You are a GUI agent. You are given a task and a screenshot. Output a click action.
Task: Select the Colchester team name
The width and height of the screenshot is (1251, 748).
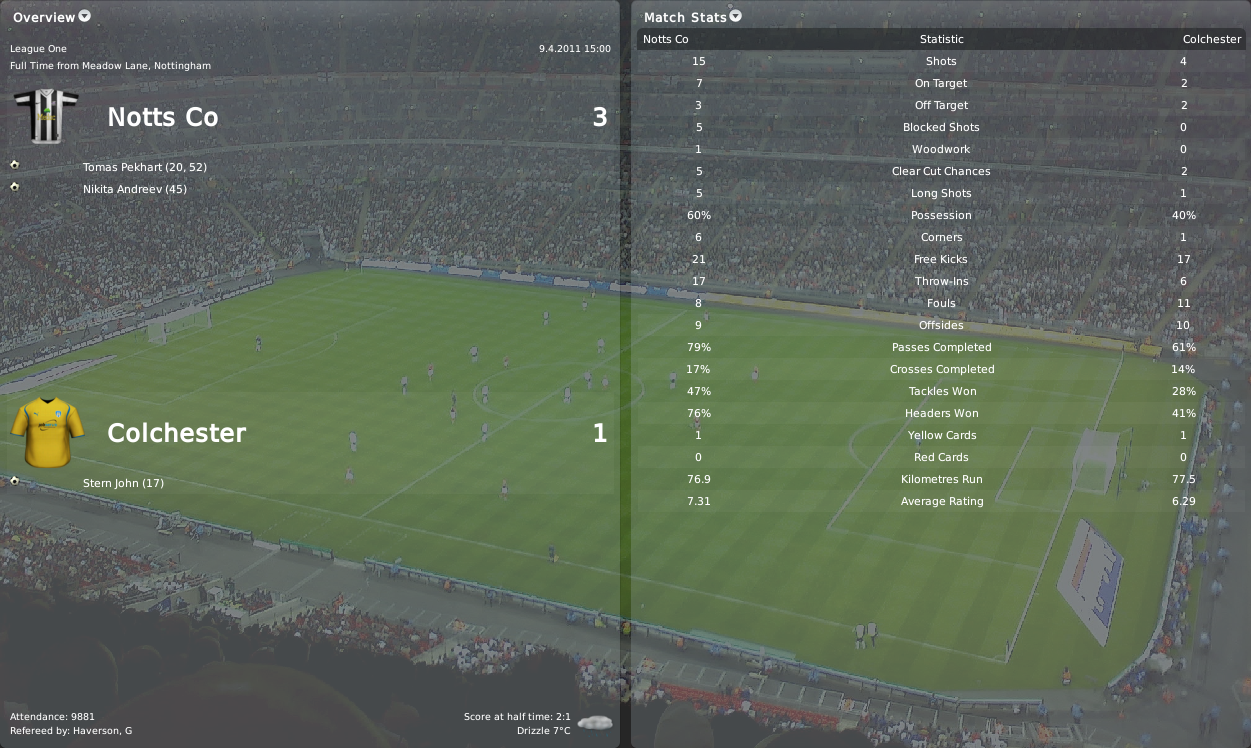[x=176, y=433]
